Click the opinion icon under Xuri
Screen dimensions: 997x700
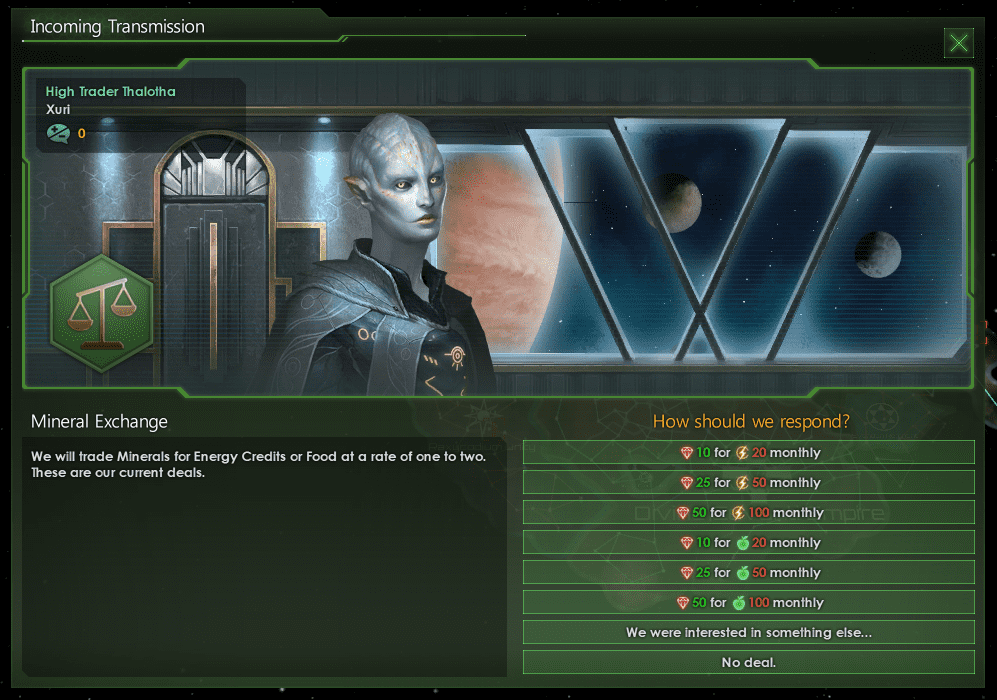click(x=57, y=133)
